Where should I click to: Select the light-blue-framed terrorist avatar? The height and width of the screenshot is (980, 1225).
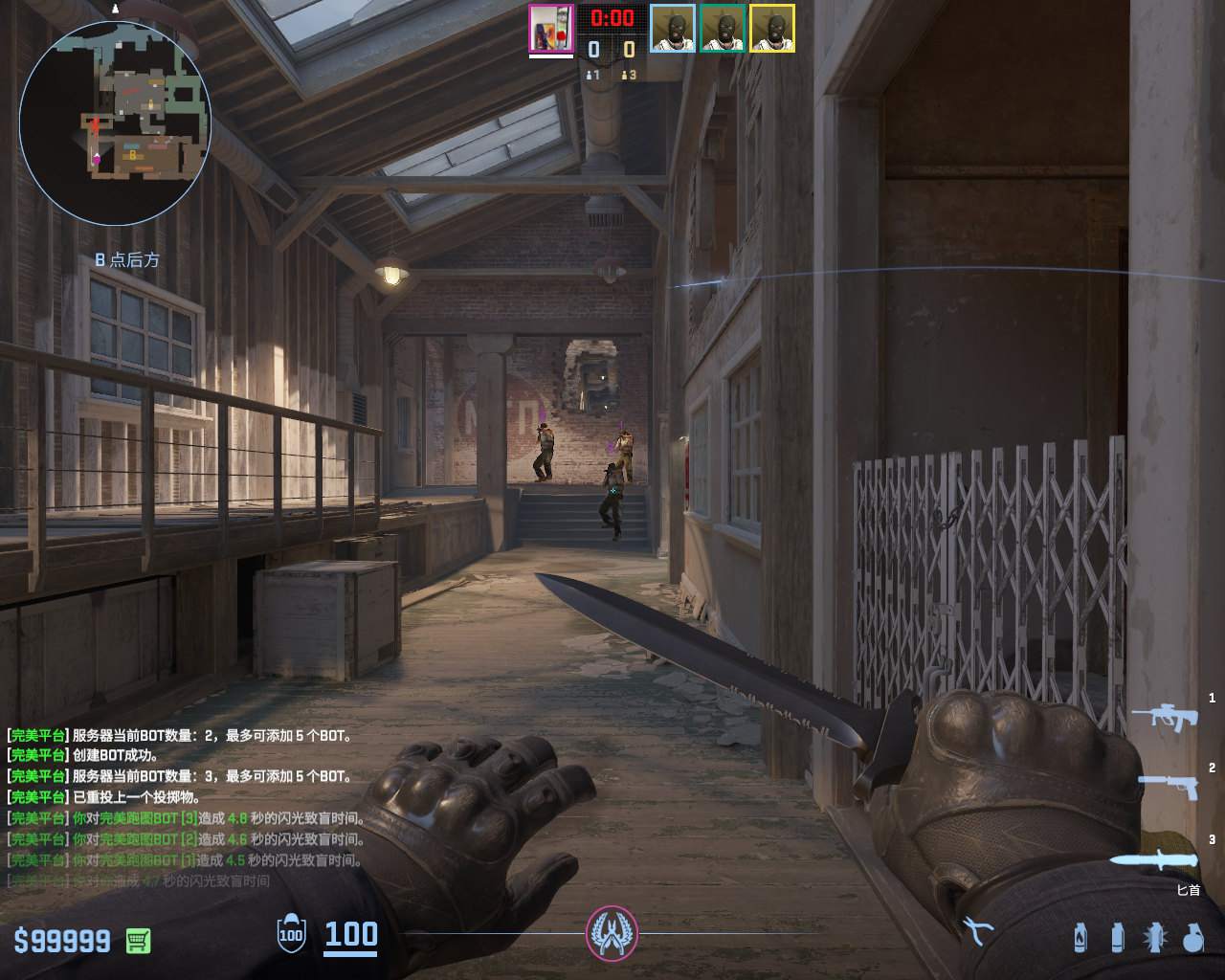pyautogui.click(x=673, y=29)
